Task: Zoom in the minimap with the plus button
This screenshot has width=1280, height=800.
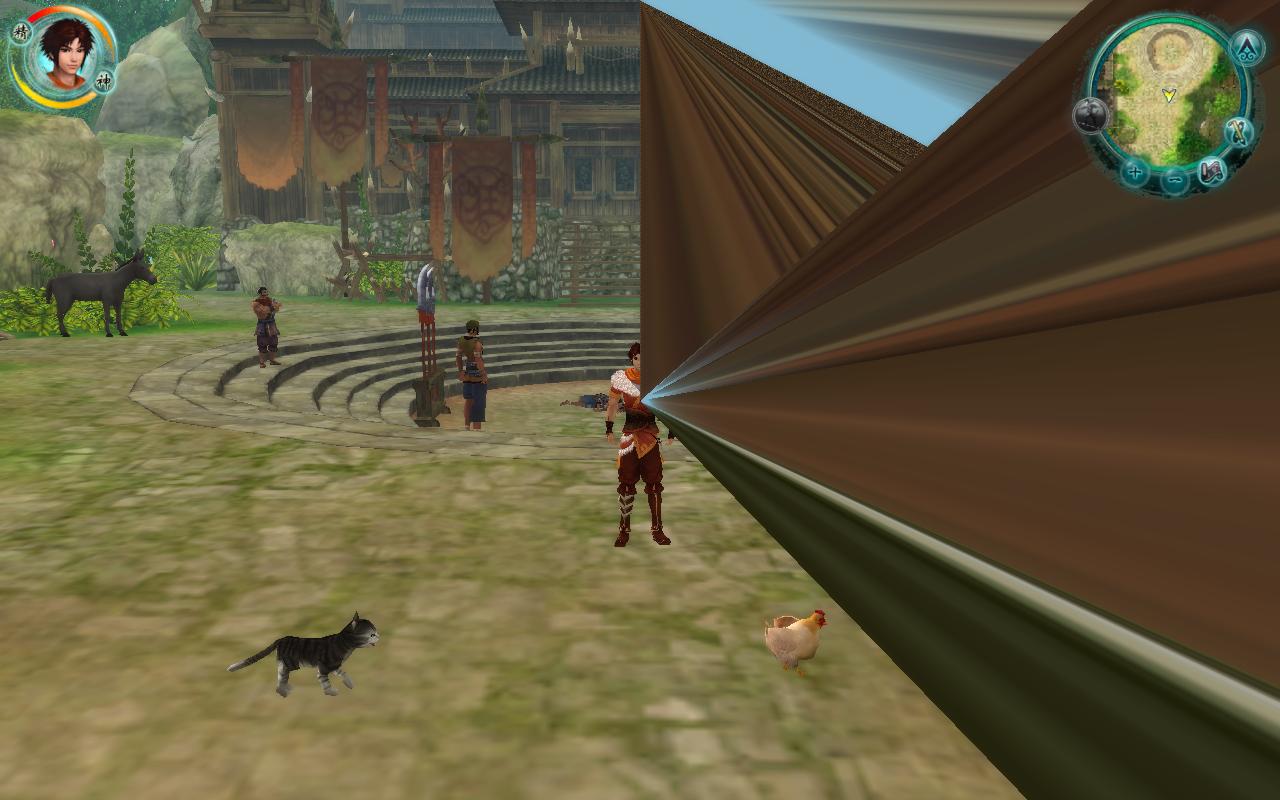Action: point(1134,172)
